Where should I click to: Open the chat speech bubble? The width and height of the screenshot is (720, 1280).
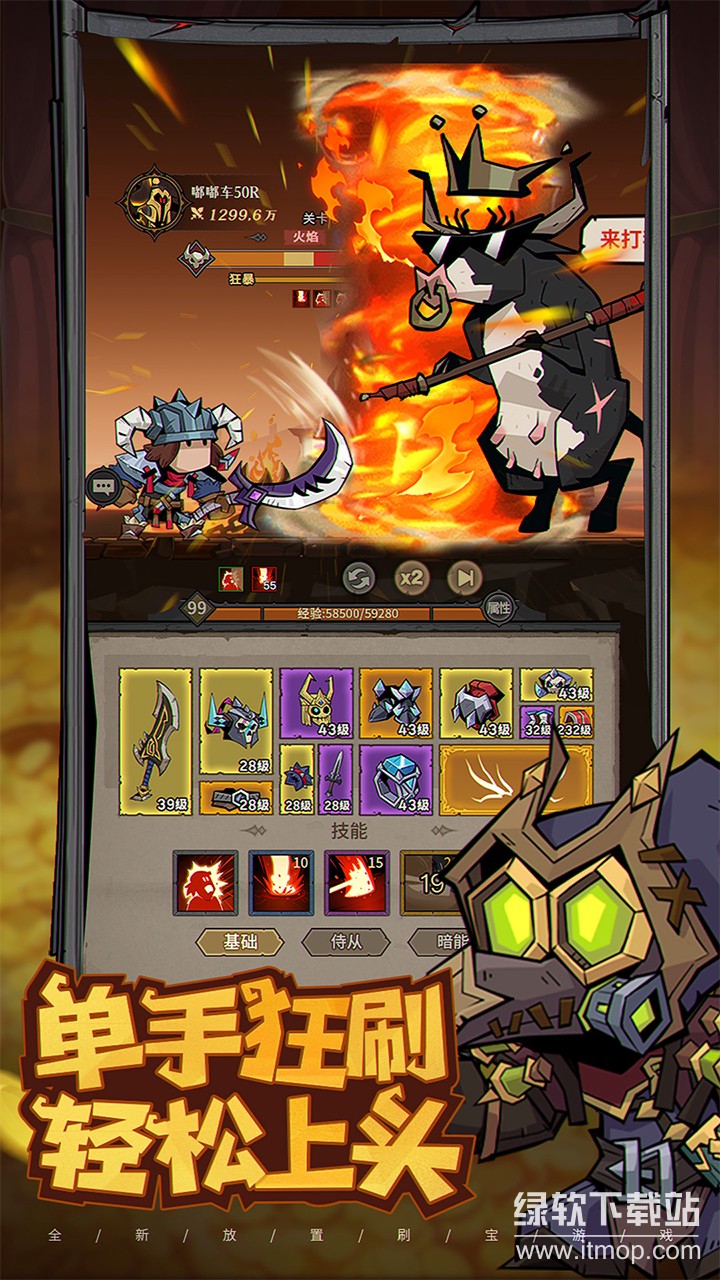click(x=104, y=487)
